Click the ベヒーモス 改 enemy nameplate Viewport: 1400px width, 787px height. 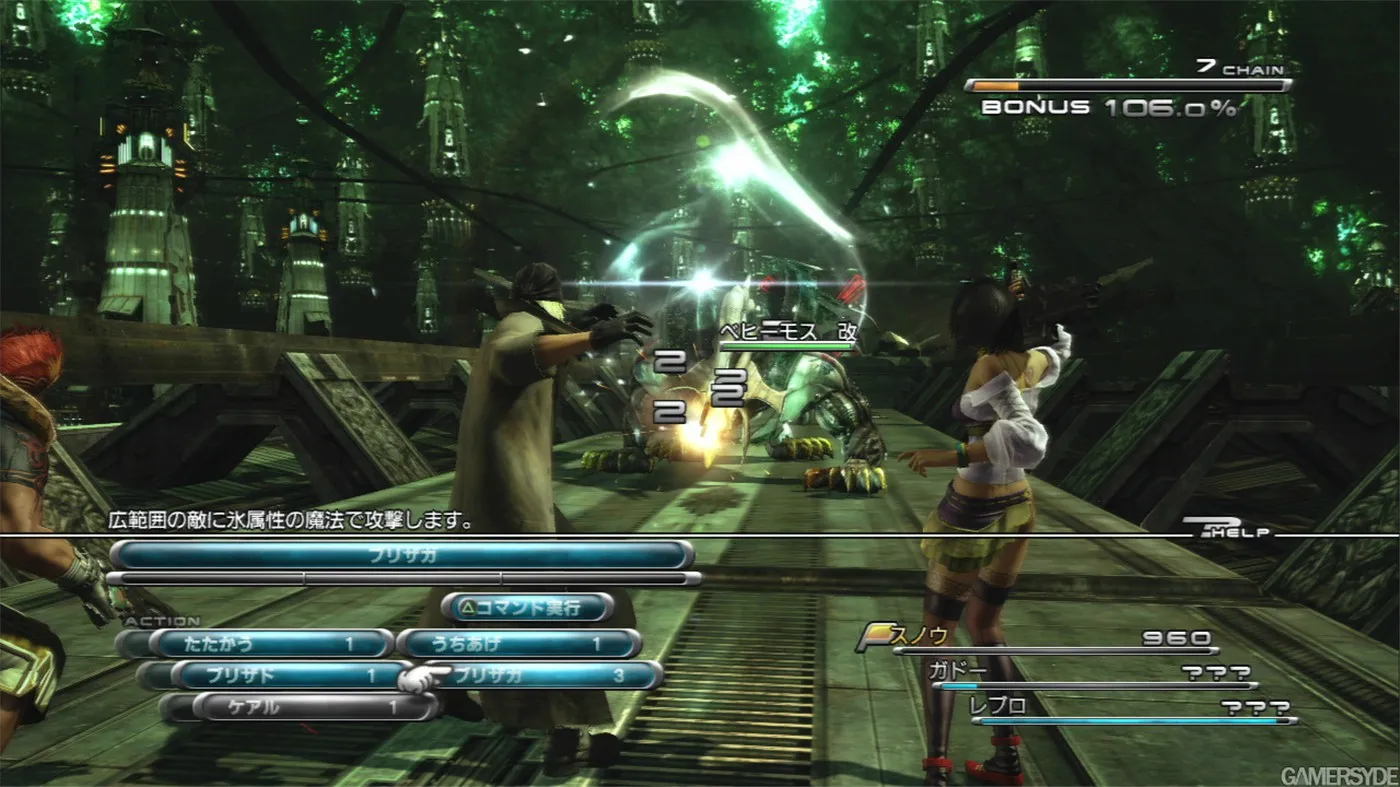point(790,328)
